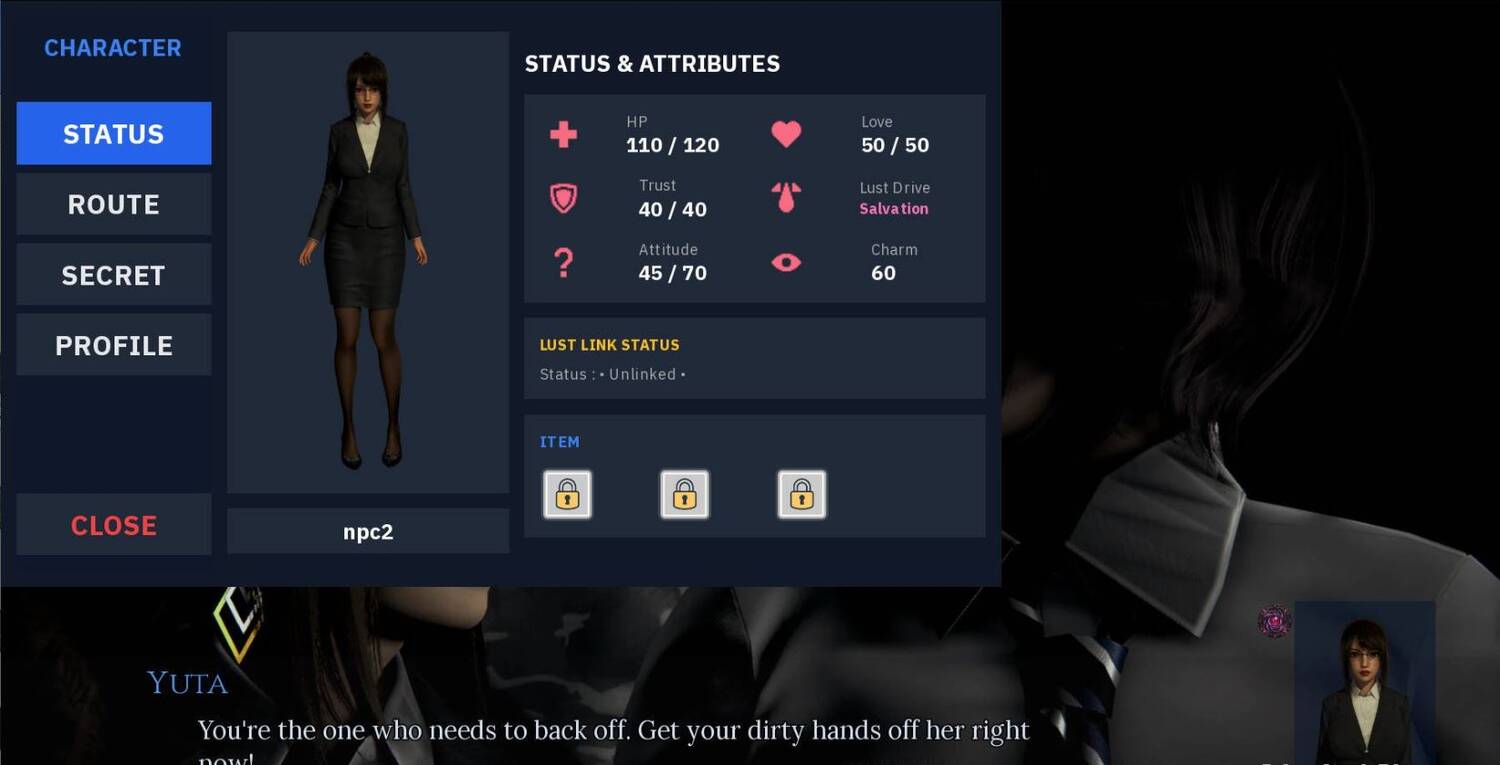Select the PROFILE tab
Image resolution: width=1500 pixels, height=765 pixels.
(113, 345)
